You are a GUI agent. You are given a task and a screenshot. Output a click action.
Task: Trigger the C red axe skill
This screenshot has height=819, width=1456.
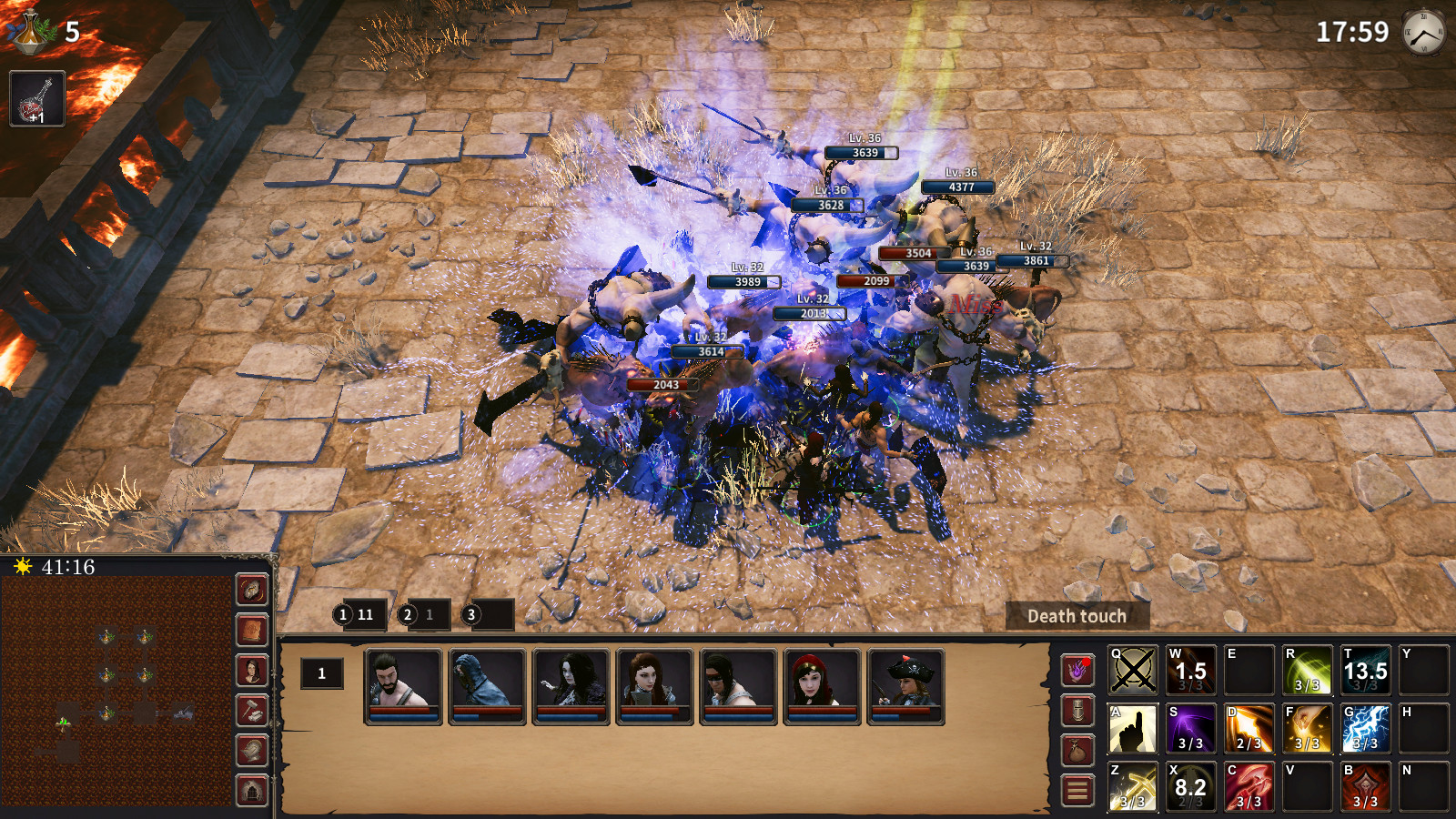[1247, 784]
